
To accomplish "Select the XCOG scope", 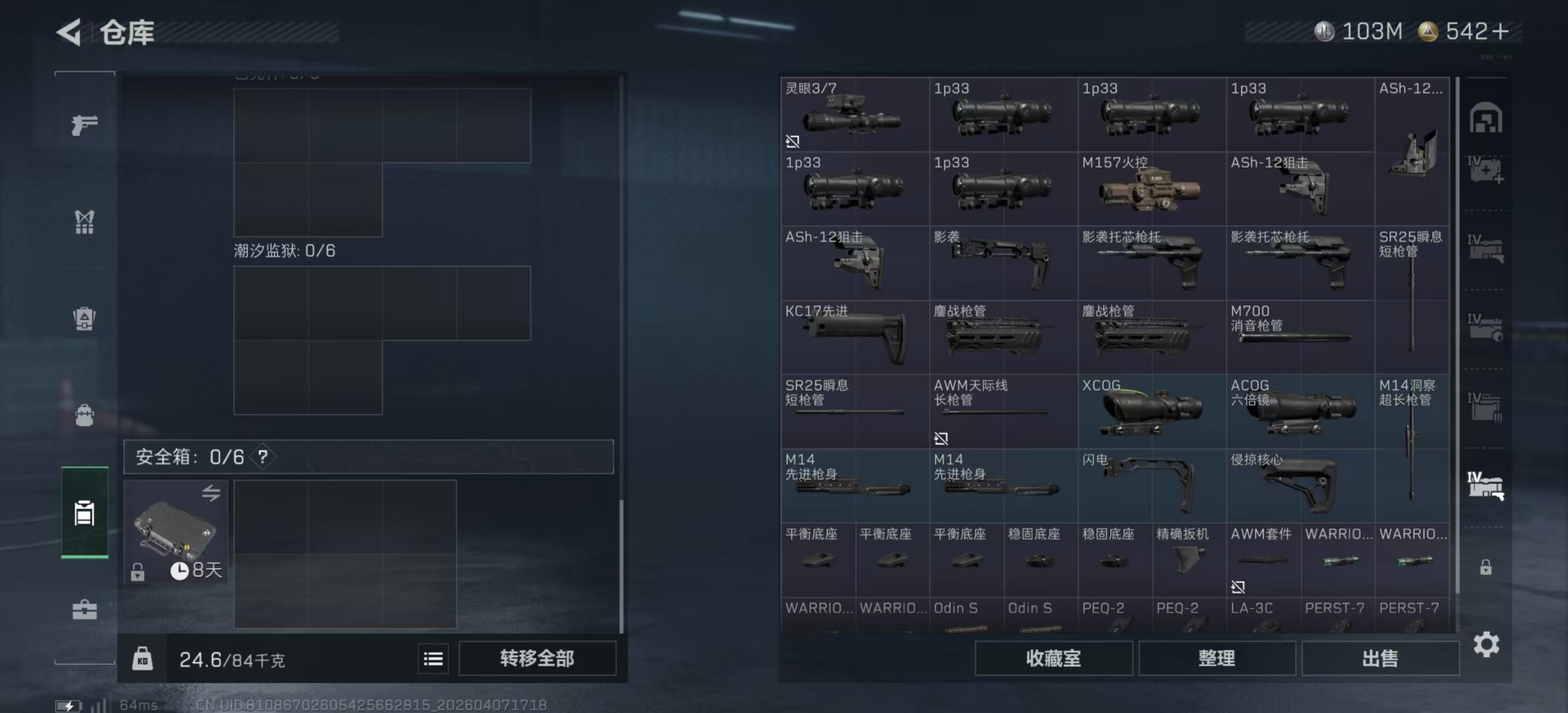I will pyautogui.click(x=1151, y=412).
